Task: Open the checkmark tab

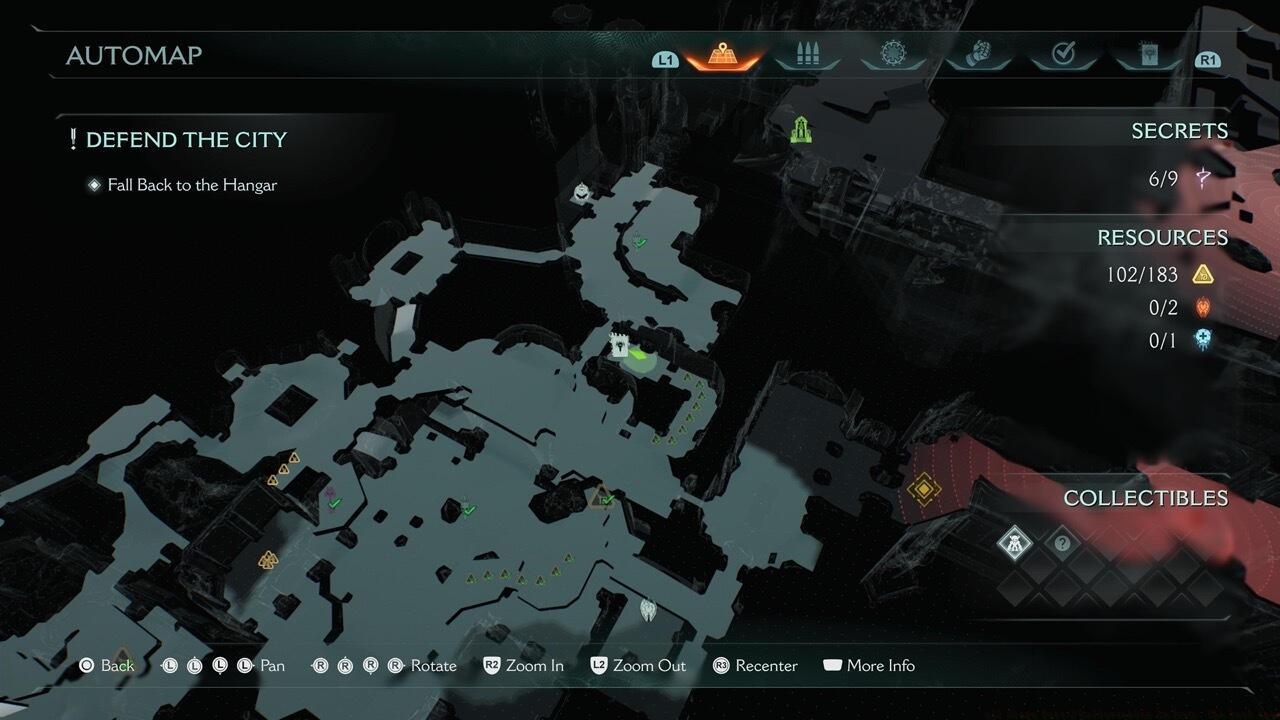Action: tap(1063, 55)
